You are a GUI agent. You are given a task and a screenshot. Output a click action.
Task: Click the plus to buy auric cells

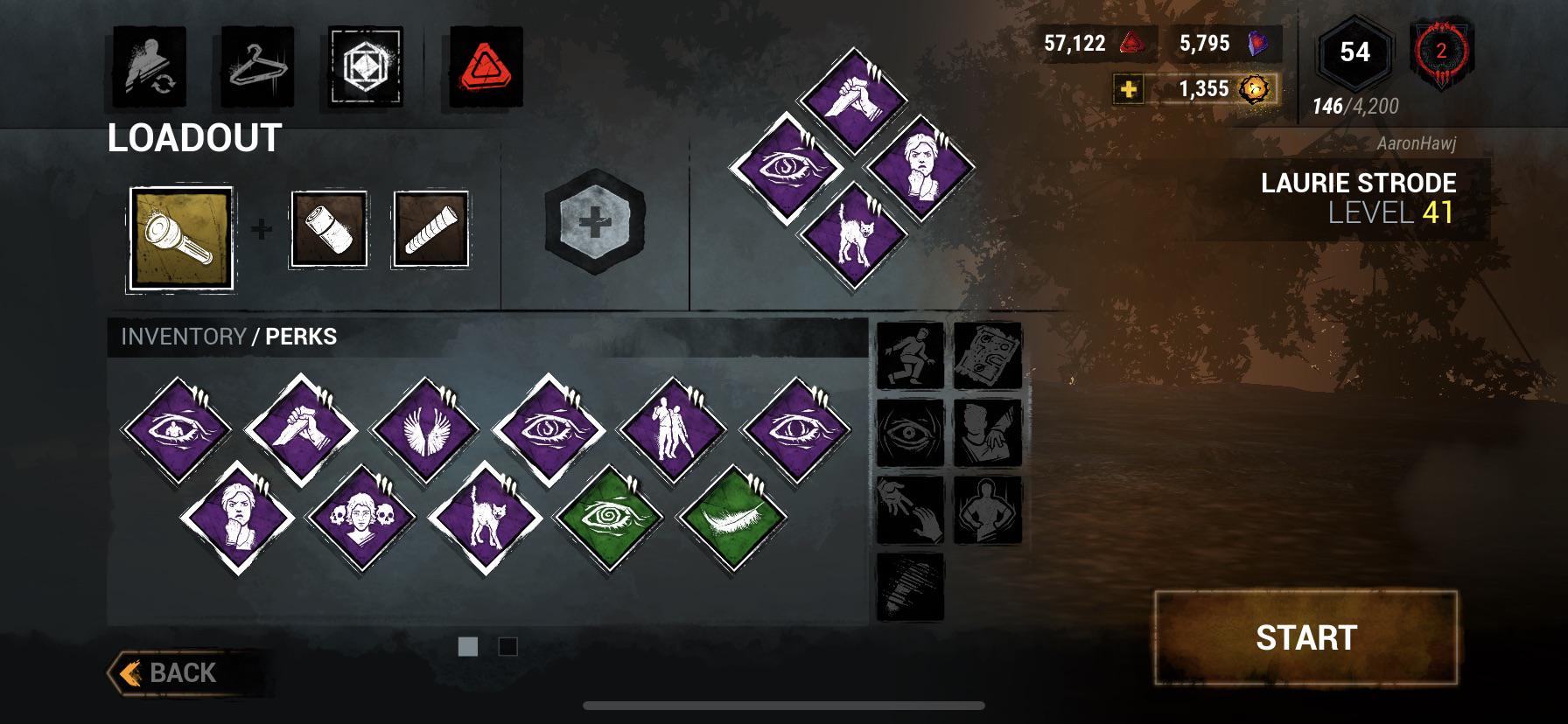[x=1129, y=88]
